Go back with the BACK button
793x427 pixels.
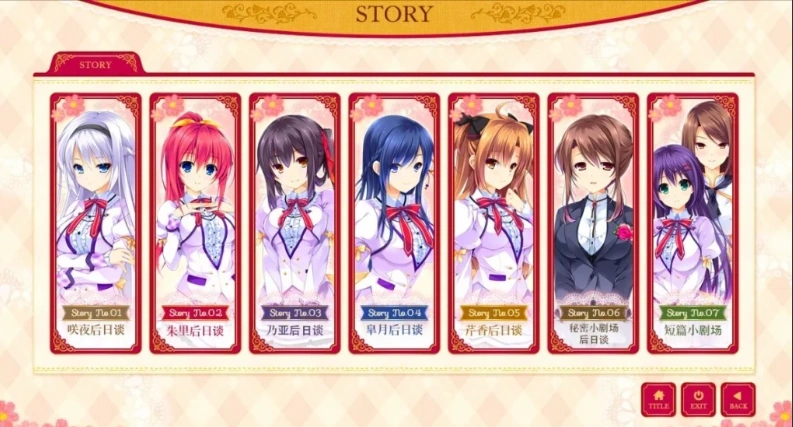click(x=738, y=400)
